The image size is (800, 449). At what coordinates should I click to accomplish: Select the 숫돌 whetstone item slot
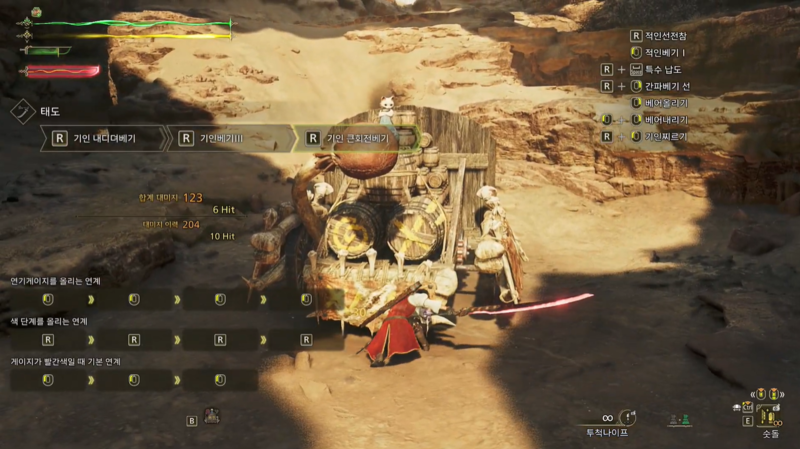click(769, 415)
